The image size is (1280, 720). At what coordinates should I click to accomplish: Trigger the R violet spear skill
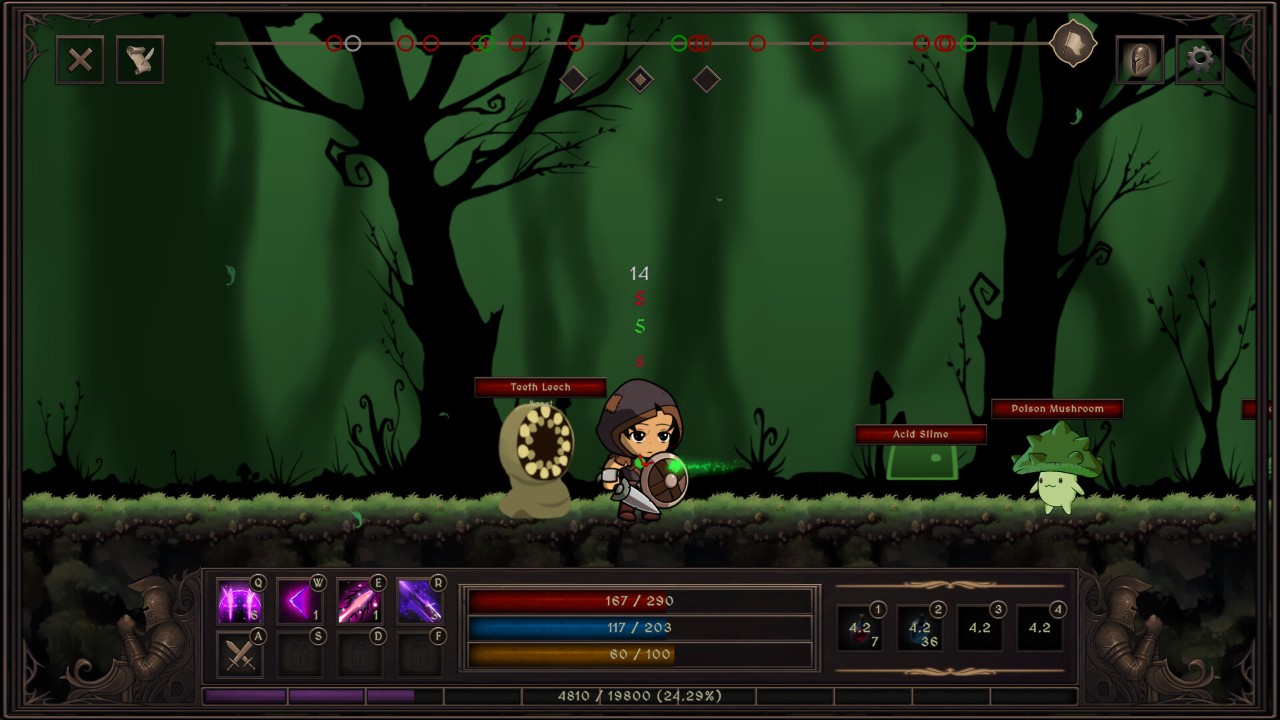click(x=420, y=602)
